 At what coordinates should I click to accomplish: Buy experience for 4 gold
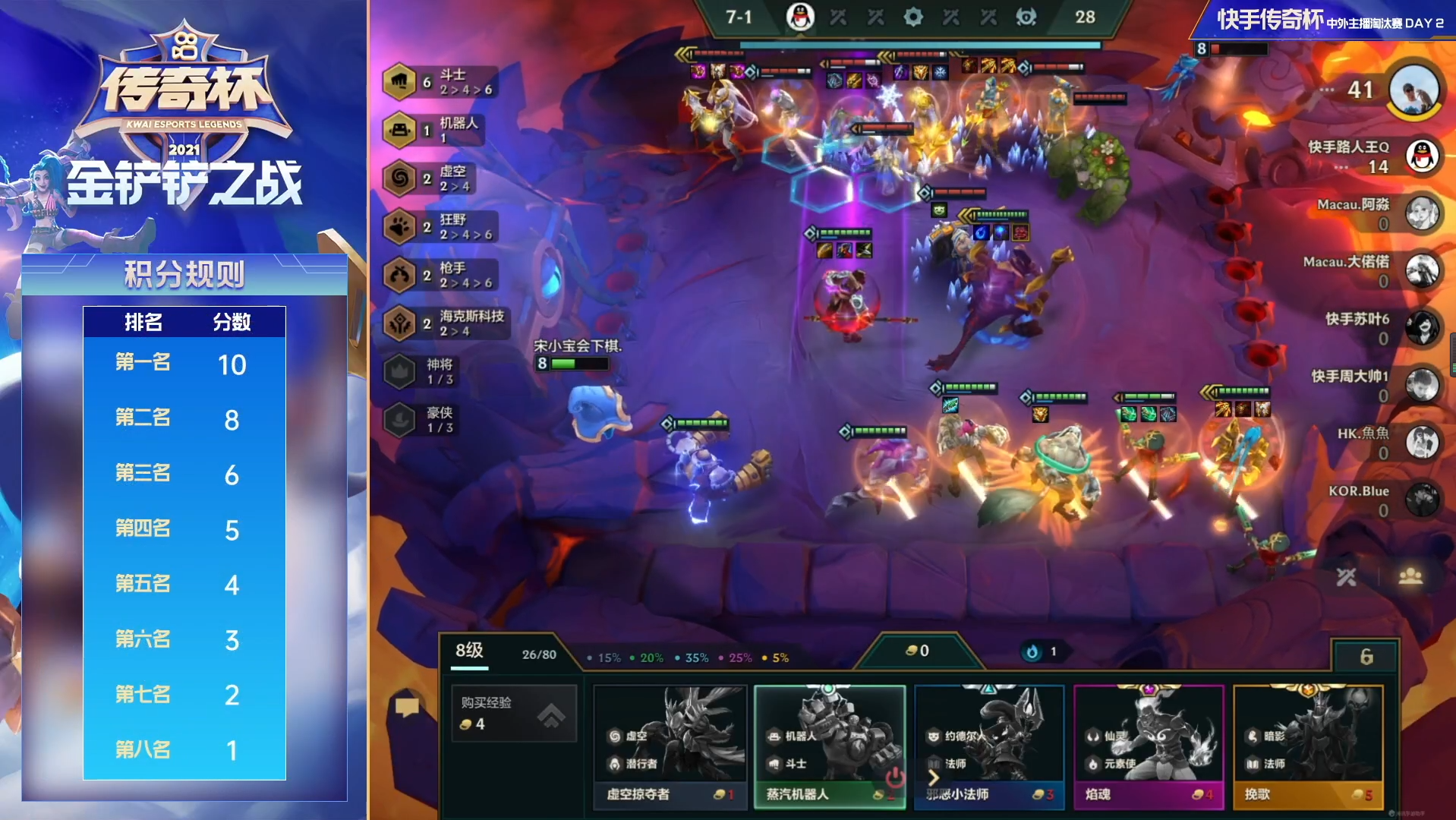514,713
